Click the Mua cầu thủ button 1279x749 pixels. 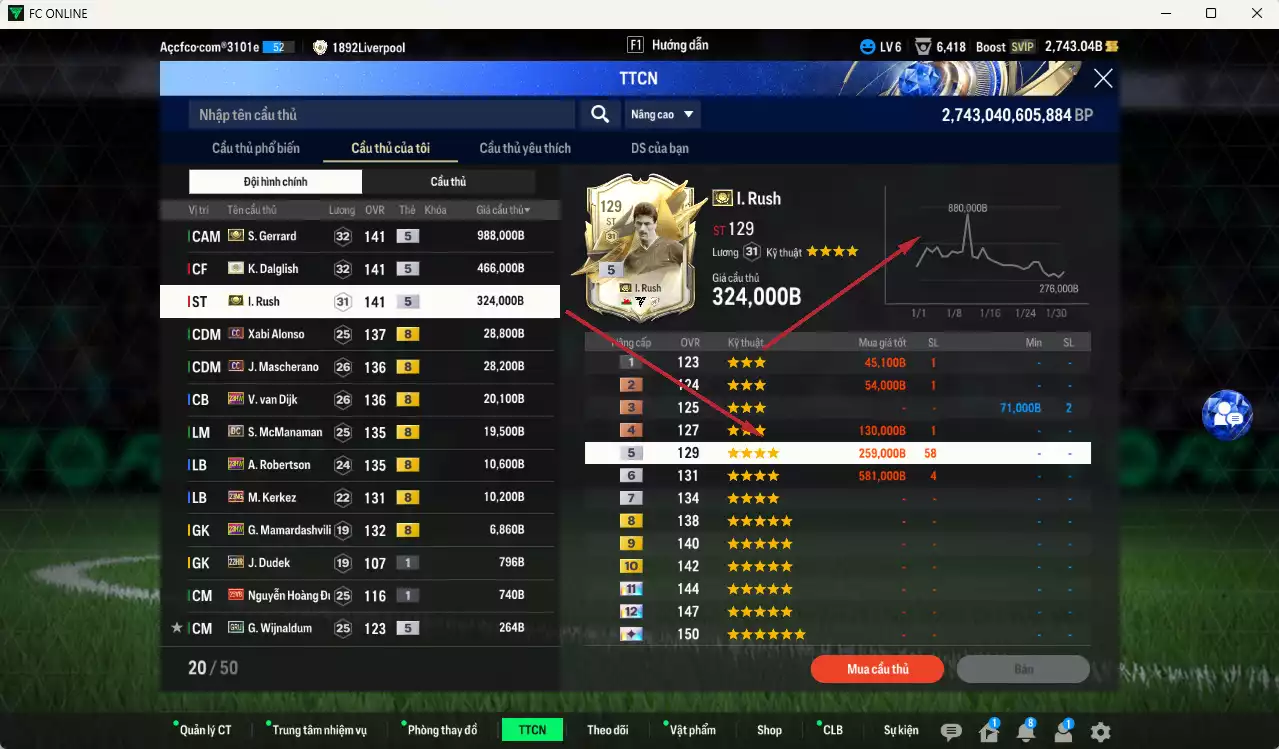(877, 669)
